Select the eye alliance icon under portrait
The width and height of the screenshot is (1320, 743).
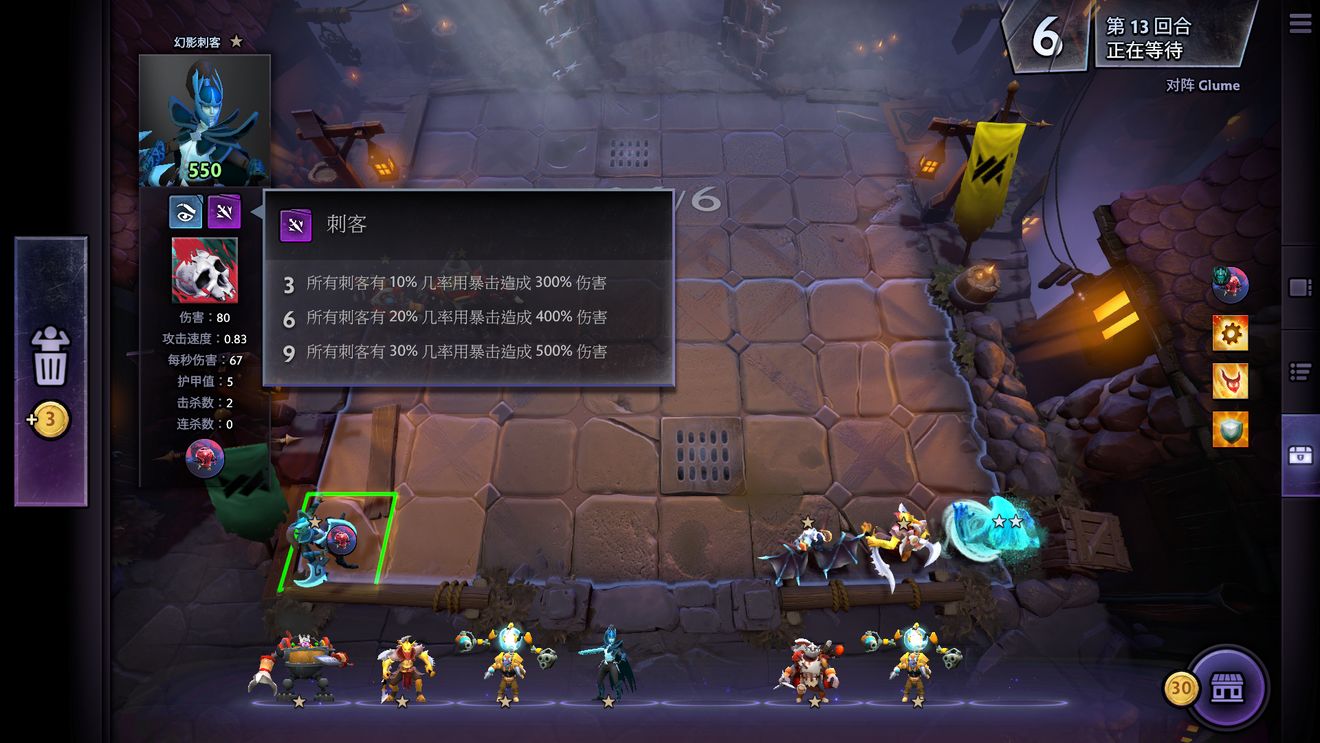(186, 211)
